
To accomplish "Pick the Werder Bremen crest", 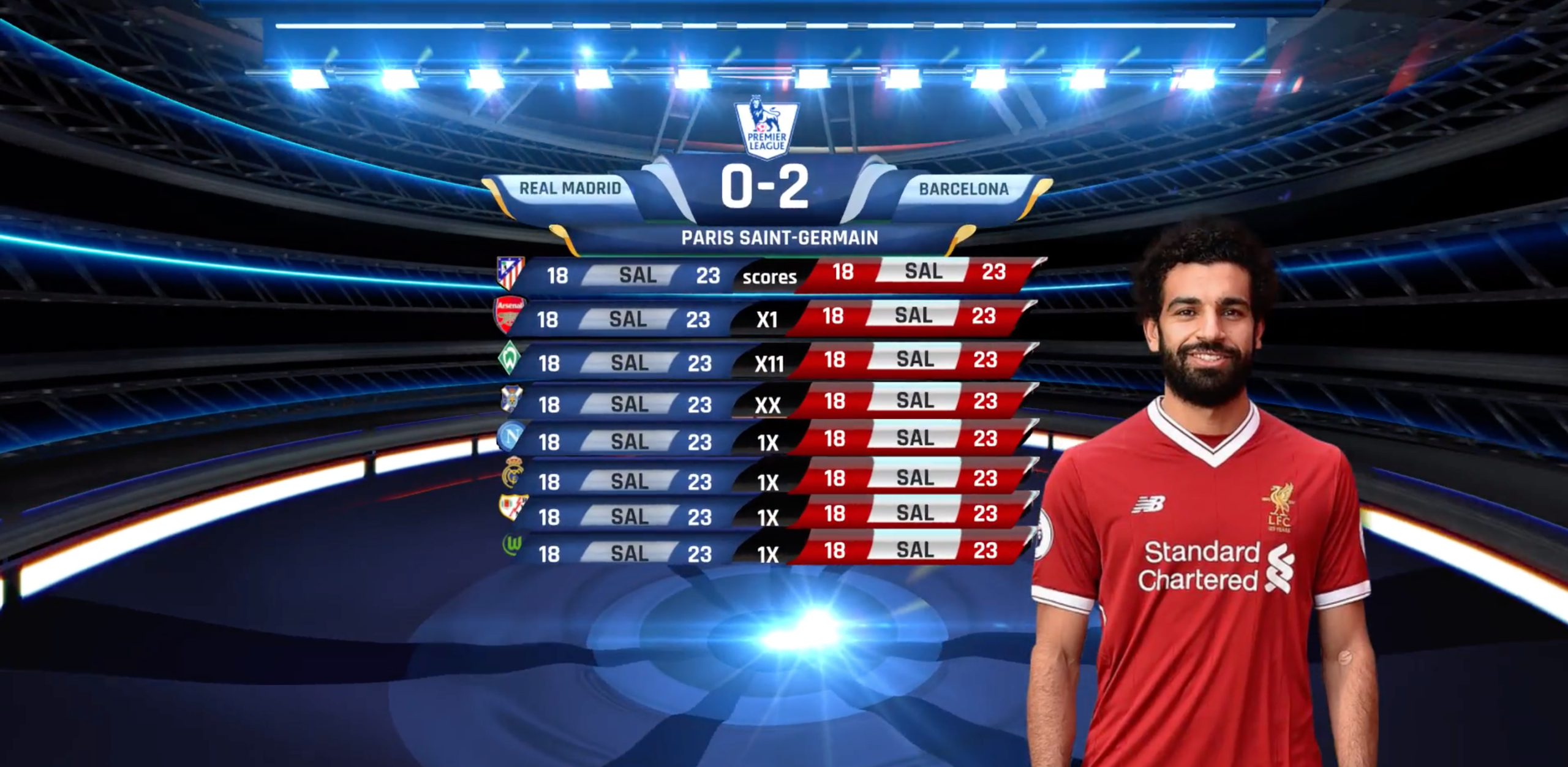I will pos(509,358).
